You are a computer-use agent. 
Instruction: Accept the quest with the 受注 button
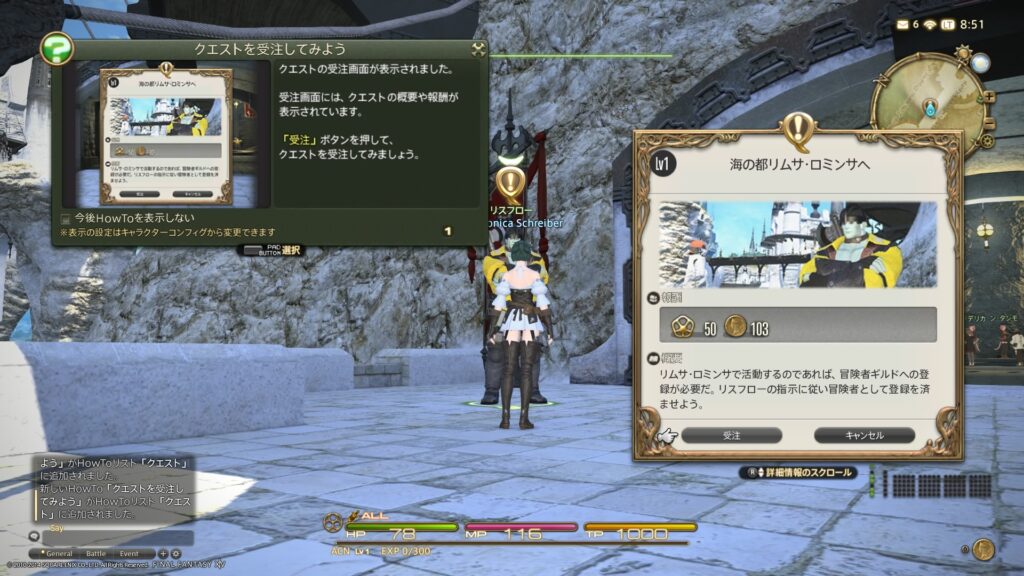[731, 435]
